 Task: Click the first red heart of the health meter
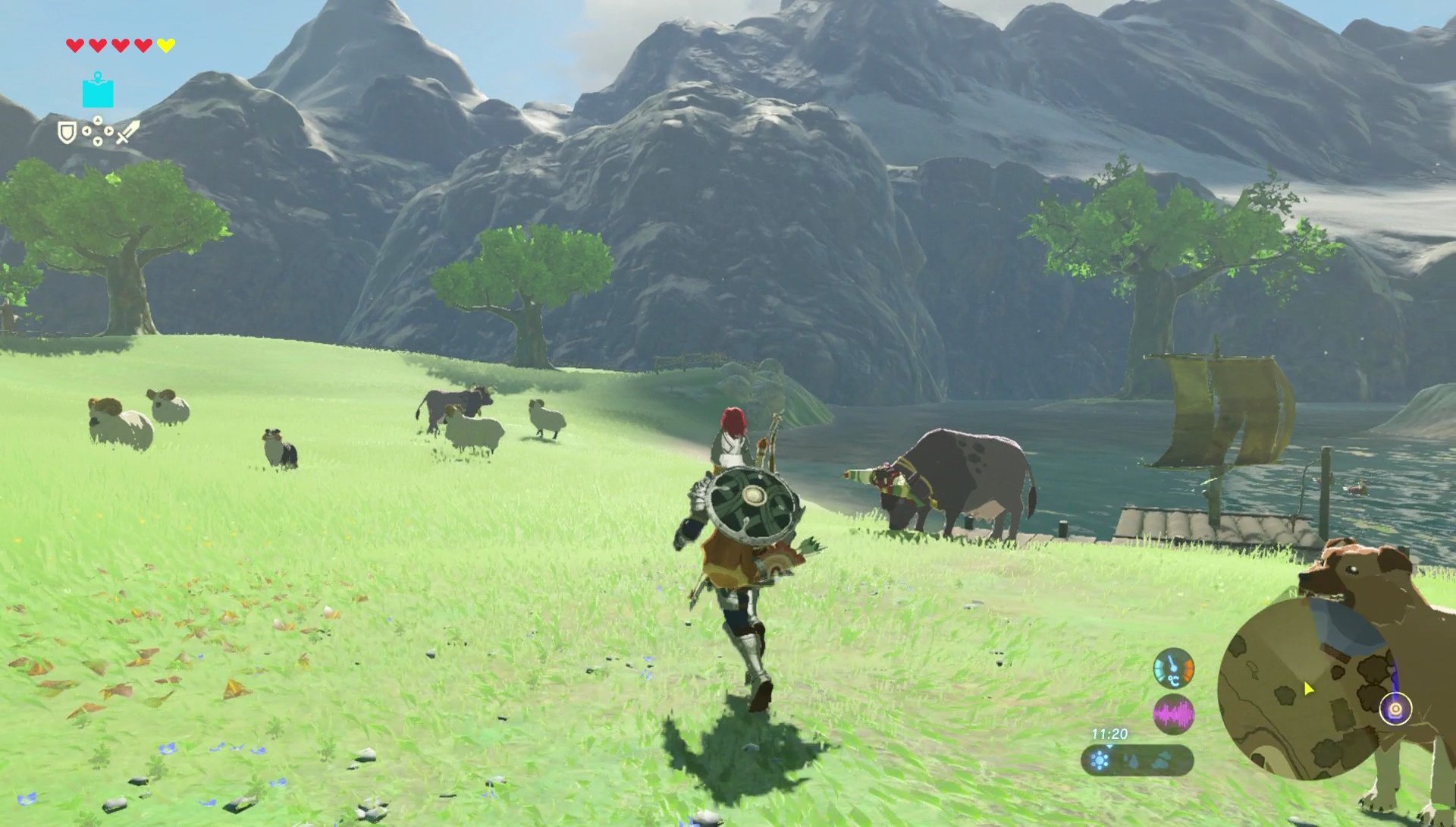click(75, 46)
